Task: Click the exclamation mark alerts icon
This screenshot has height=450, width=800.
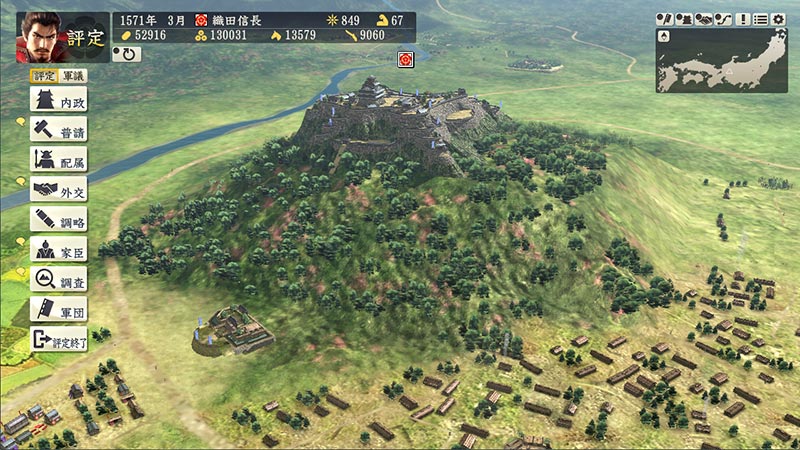Action: click(x=743, y=19)
